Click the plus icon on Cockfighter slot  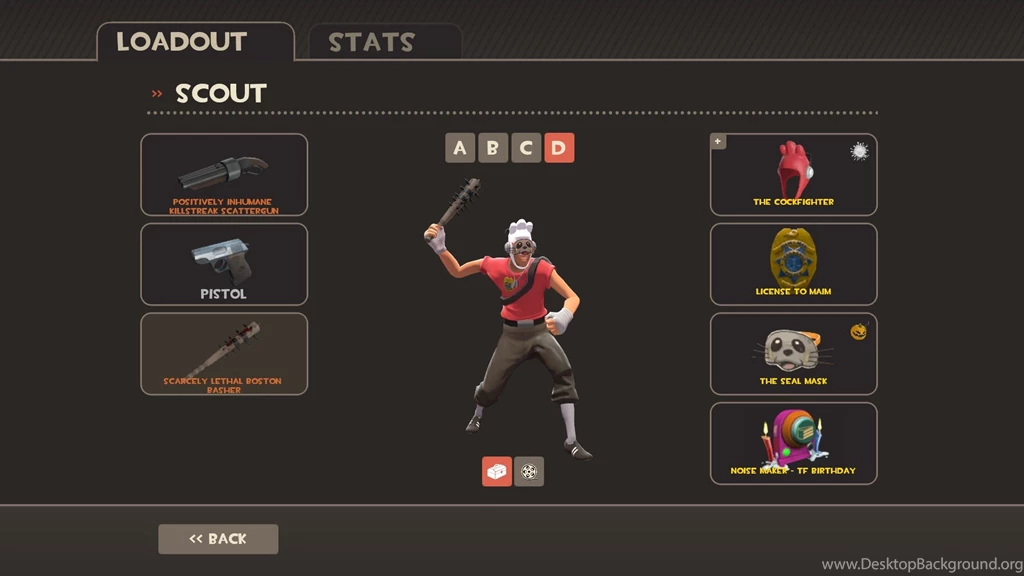pyautogui.click(x=717, y=142)
